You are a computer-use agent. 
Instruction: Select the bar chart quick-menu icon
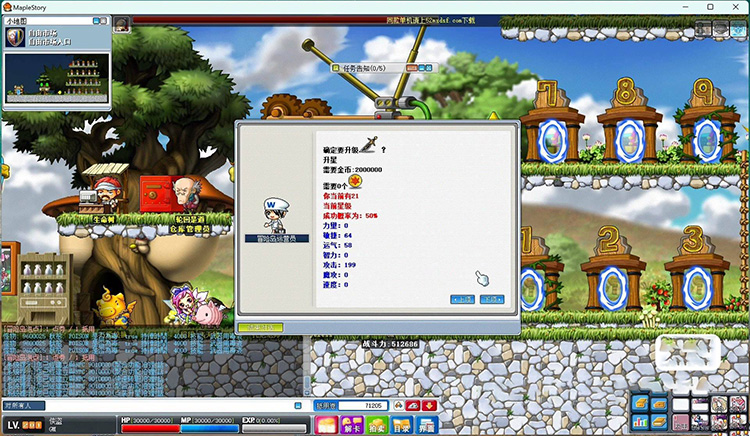(x=640, y=420)
